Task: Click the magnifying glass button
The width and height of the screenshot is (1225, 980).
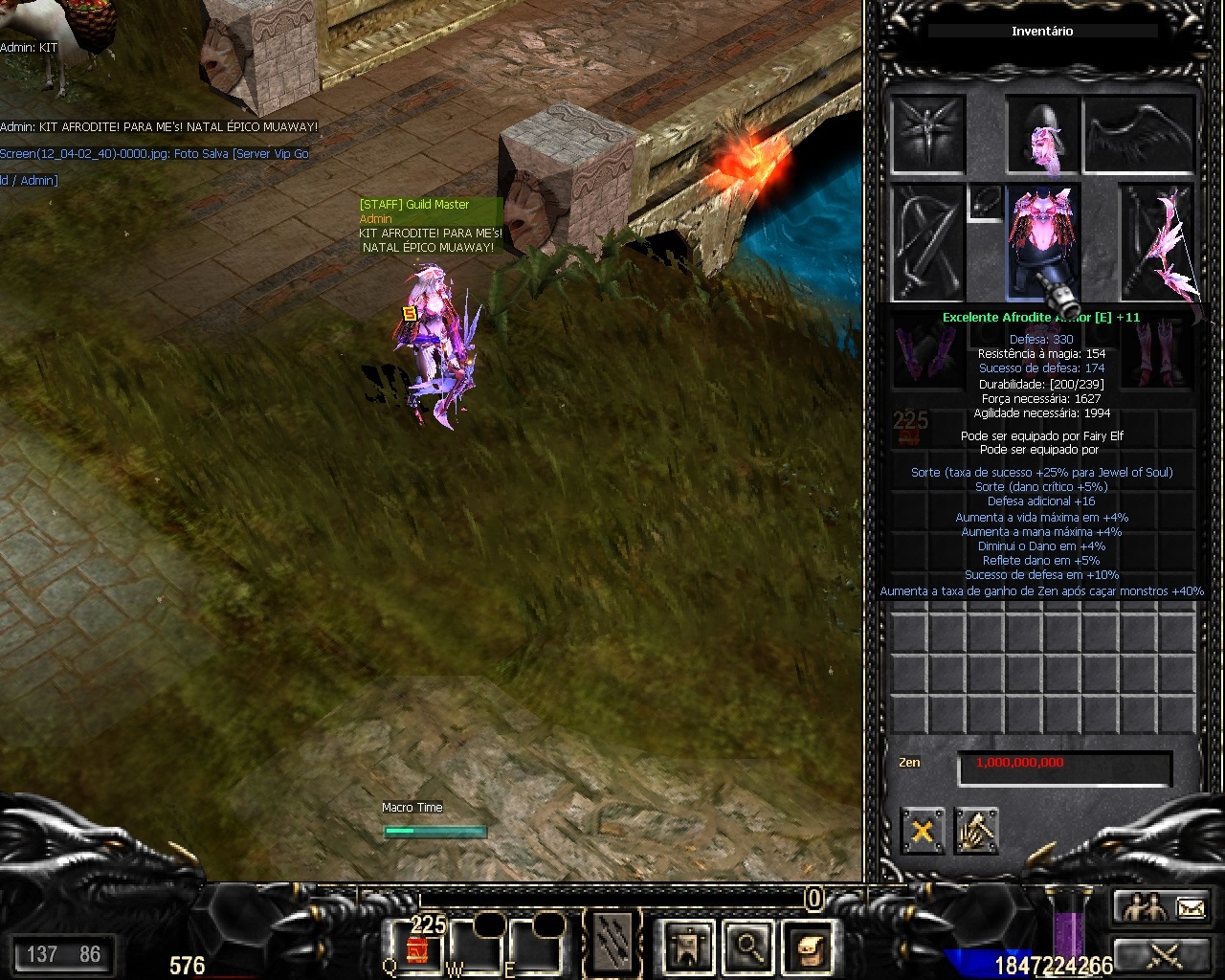Action: [x=747, y=946]
